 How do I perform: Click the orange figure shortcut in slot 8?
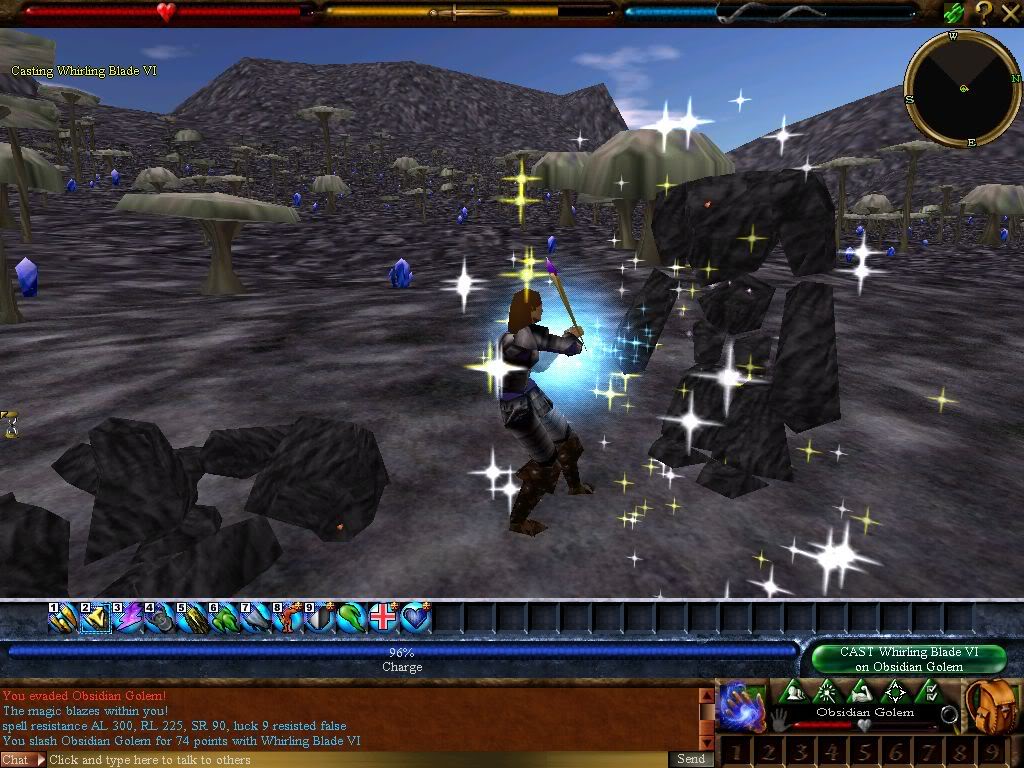(288, 619)
